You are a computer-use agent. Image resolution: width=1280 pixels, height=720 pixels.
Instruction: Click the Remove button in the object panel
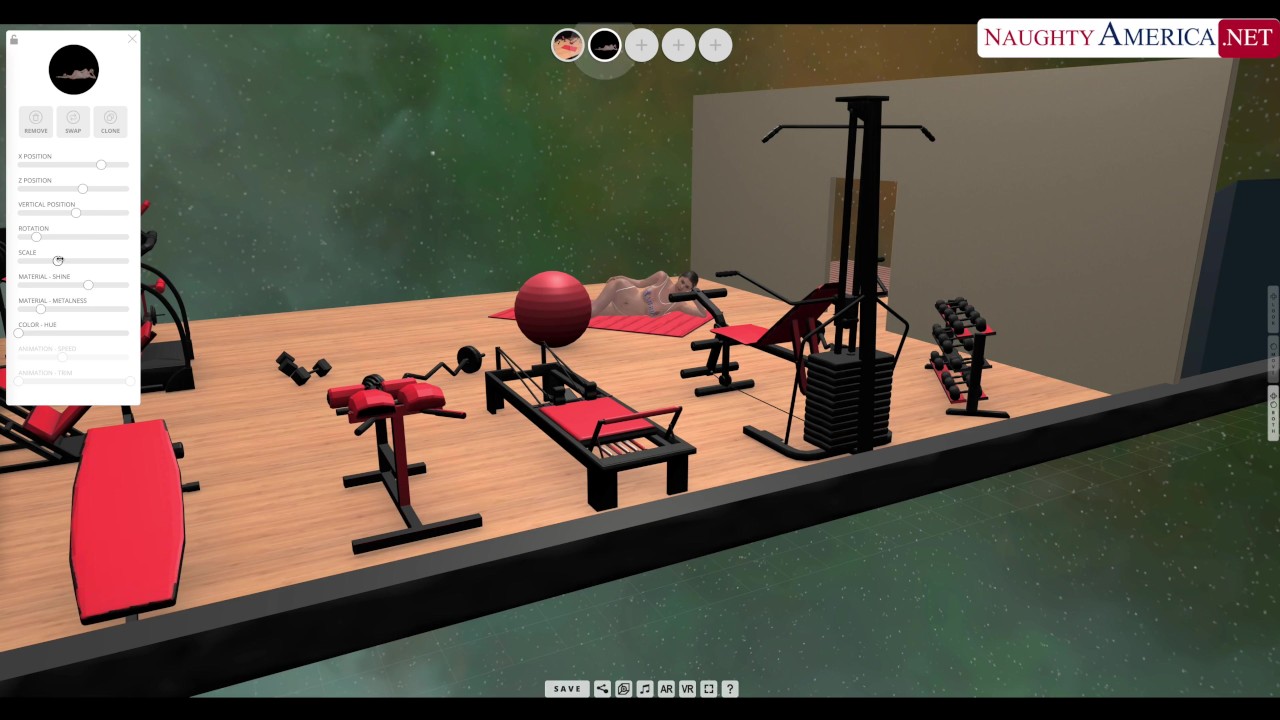point(36,121)
